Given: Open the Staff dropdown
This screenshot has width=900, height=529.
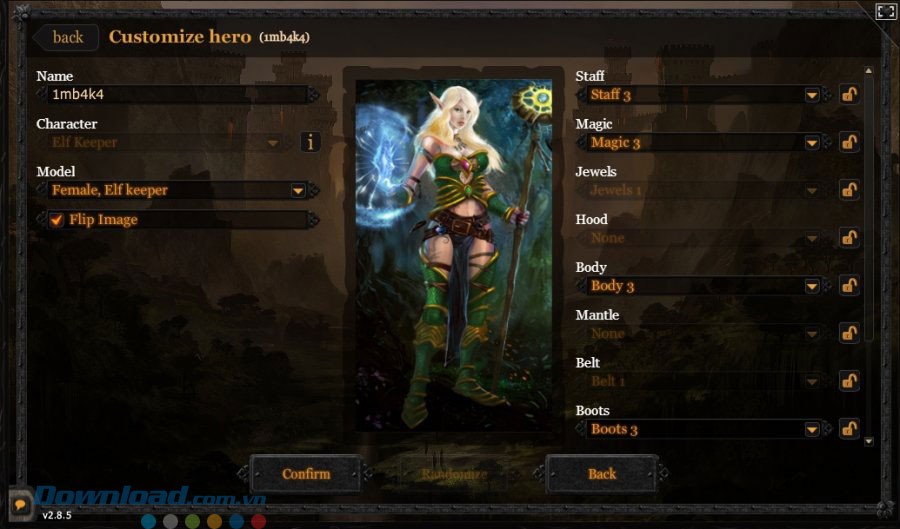Looking at the screenshot, I should (x=812, y=95).
